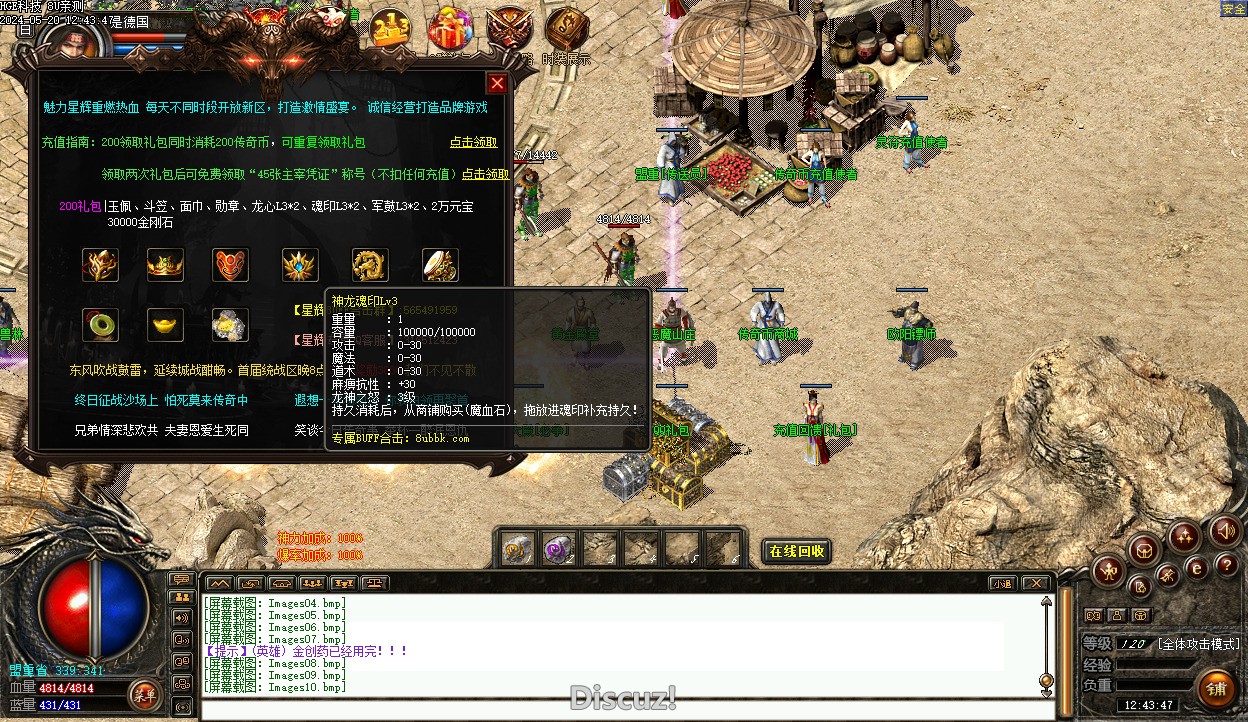The image size is (1248, 722).
Task: Toggle sound with the round speaker button
Action: pyautogui.click(x=1225, y=531)
